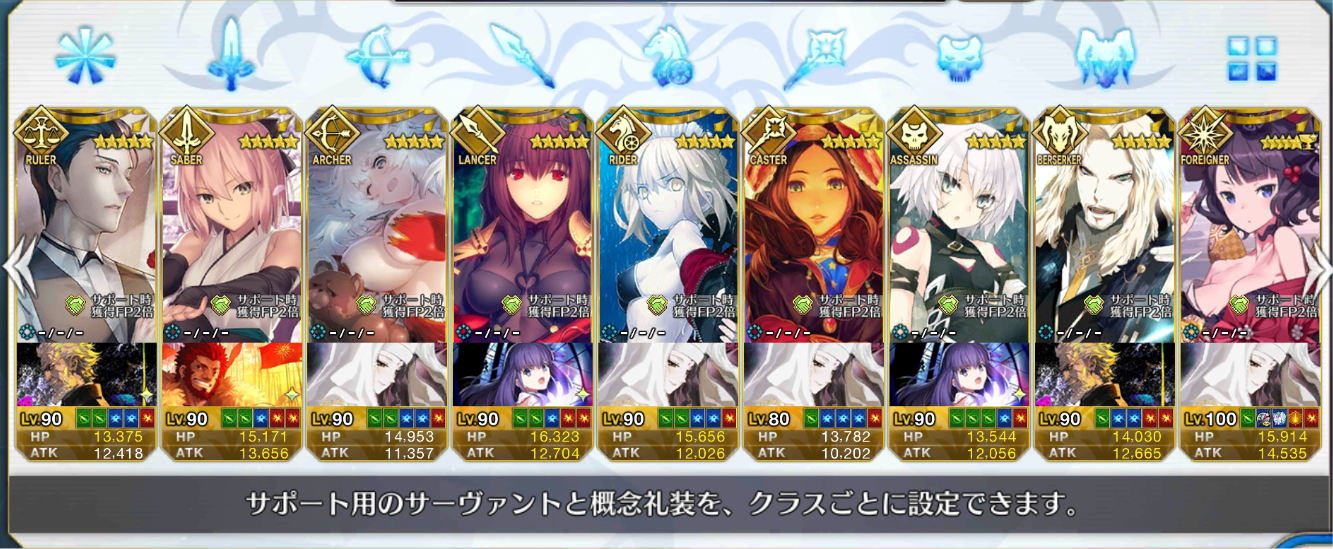Open the Extra classes four-square tab

[1251, 57]
